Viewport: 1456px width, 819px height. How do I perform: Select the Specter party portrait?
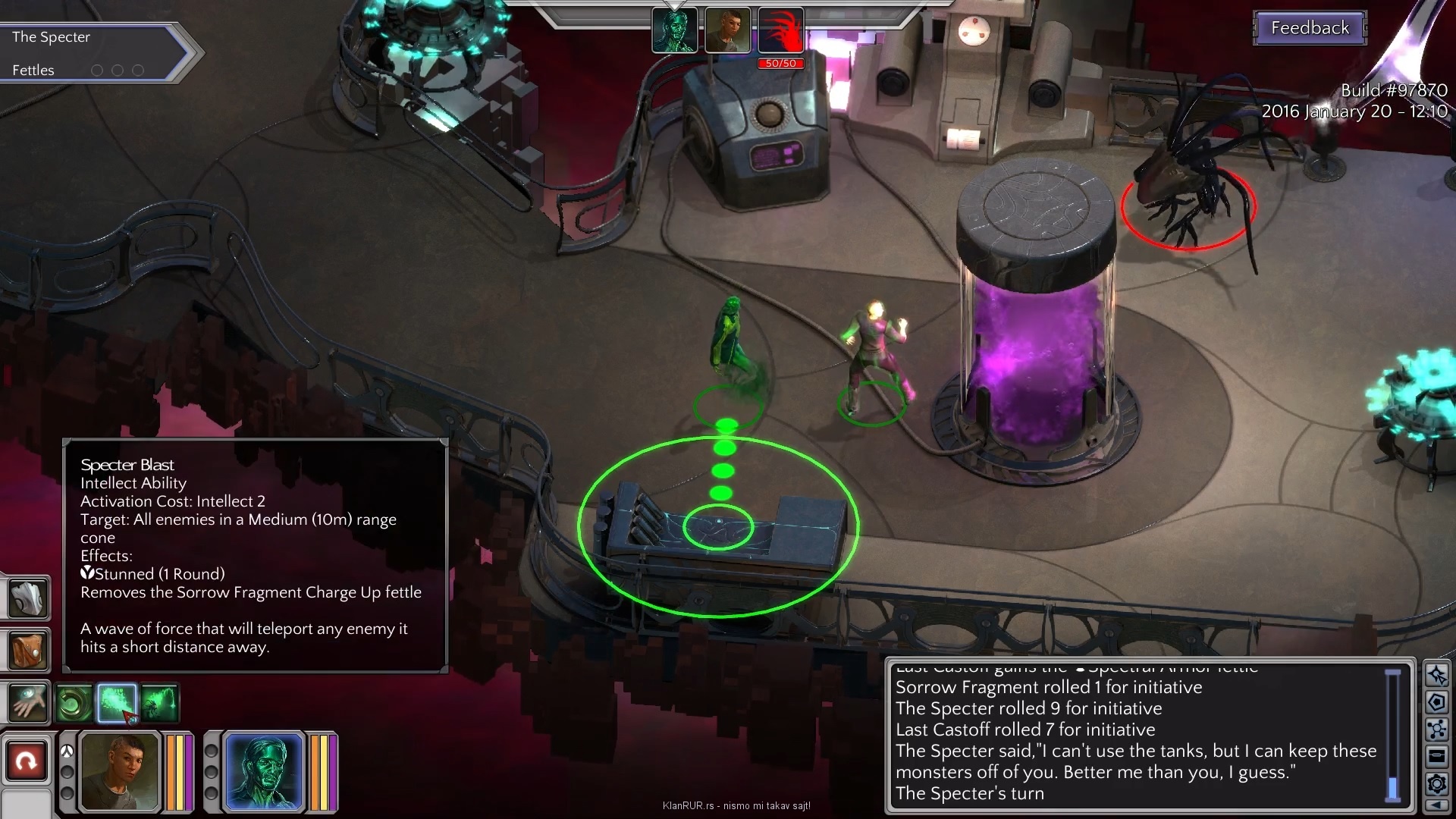265,772
